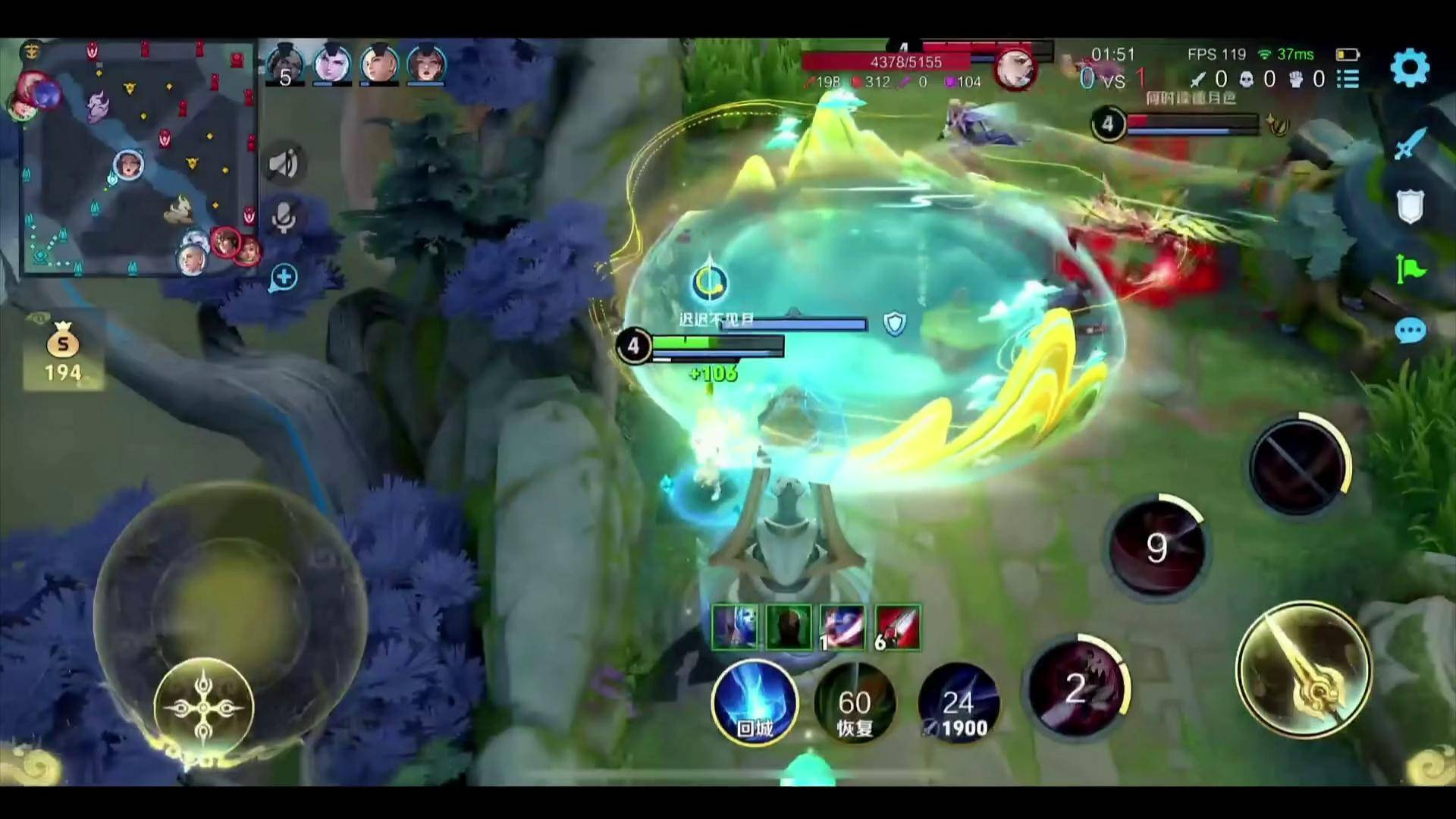
Task: Tap the blue plus chat bubble
Action: (284, 278)
